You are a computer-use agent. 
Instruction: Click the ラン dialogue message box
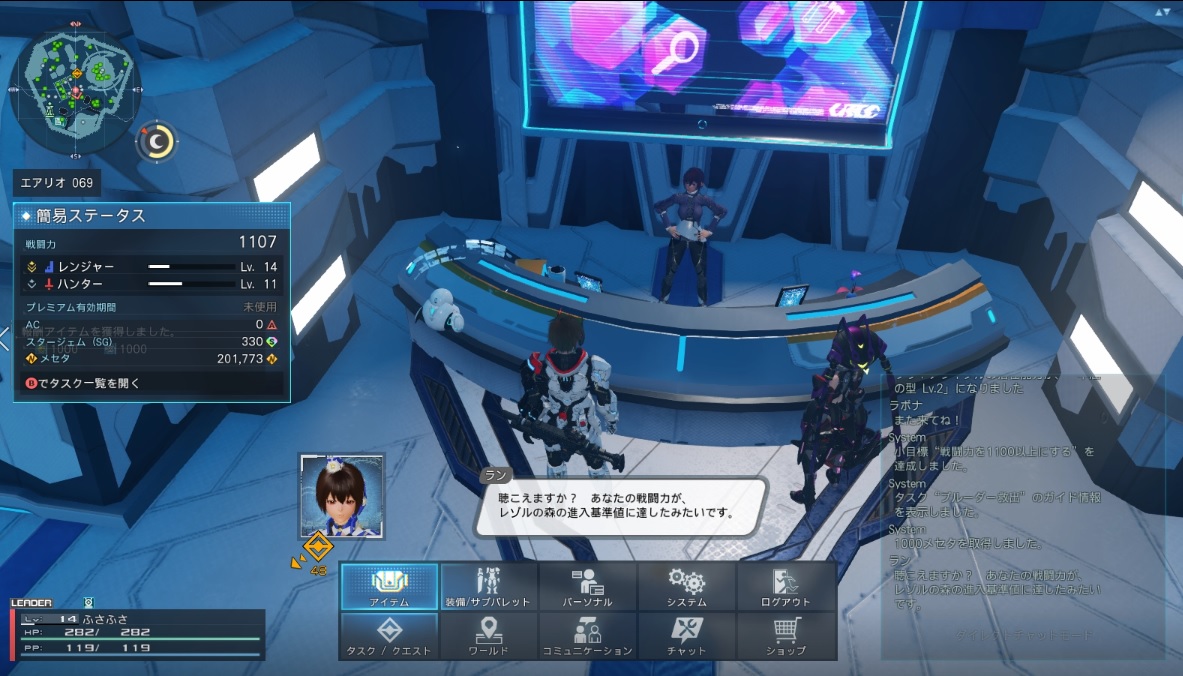pyautogui.click(x=620, y=505)
